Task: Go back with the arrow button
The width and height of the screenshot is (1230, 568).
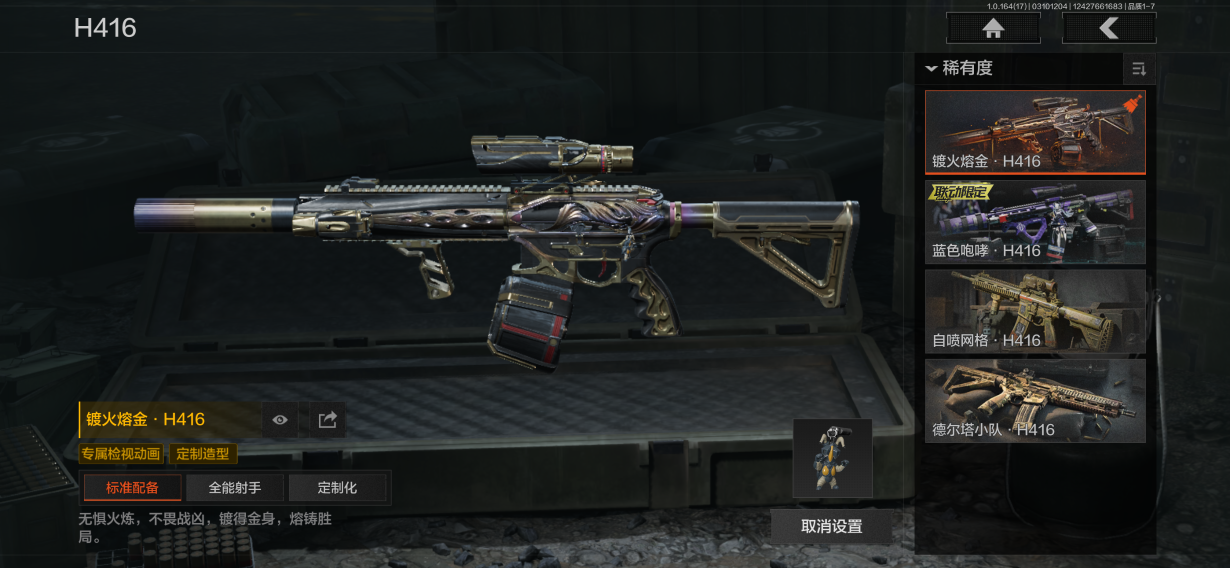Action: pos(1109,28)
